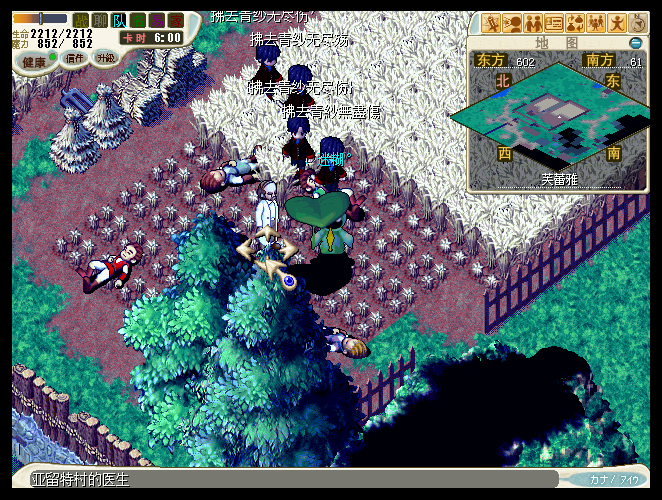
Task: Open the ID name card icon
Action: coord(554,23)
